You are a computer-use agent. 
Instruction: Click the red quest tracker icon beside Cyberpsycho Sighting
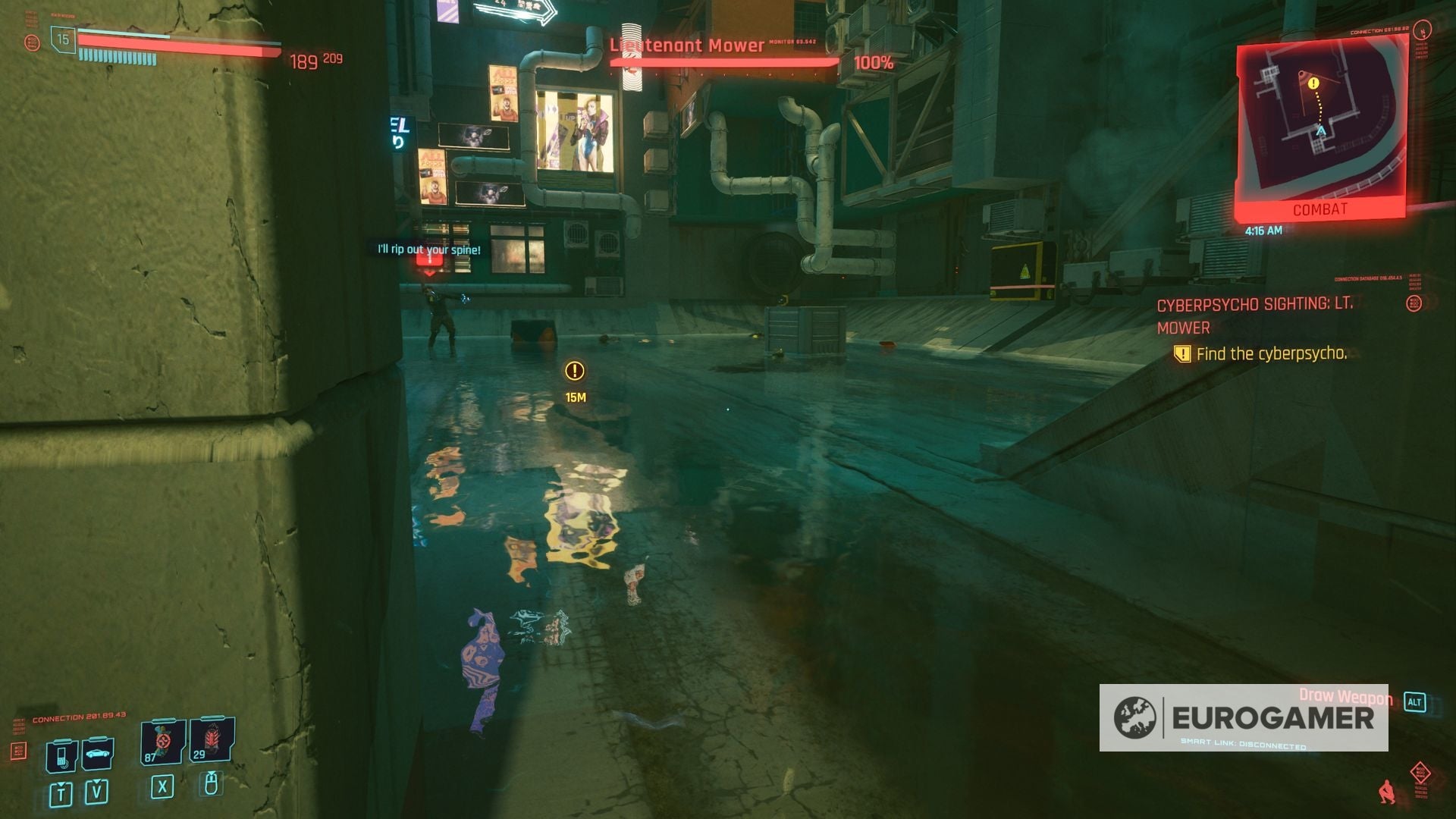(x=1412, y=304)
